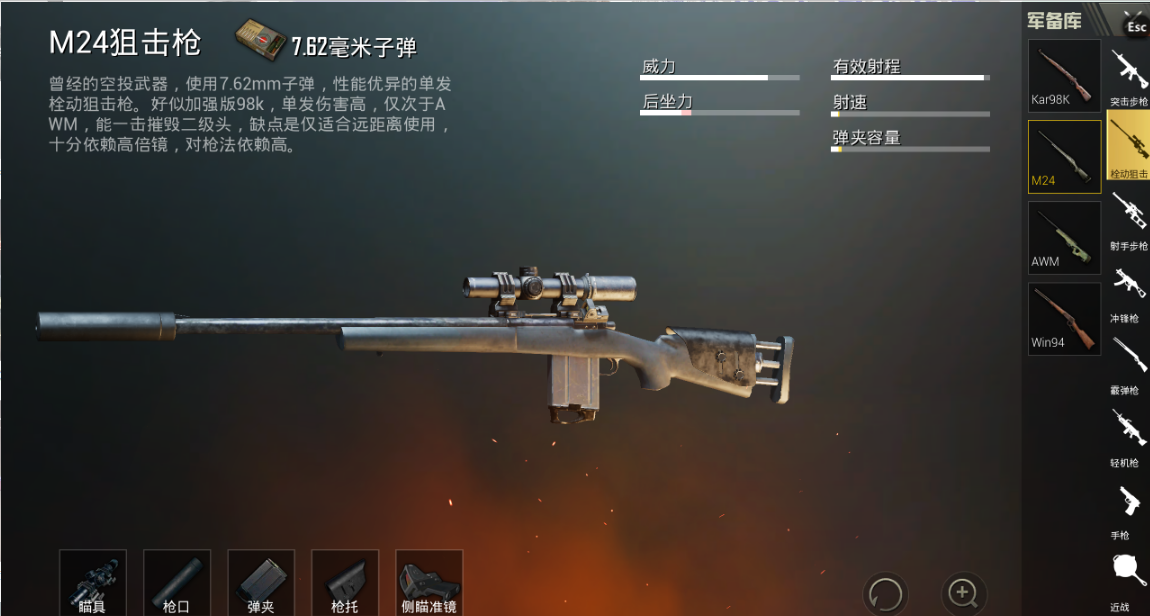The image size is (1150, 616).
Task: Open the 霰弹枪 shotgun category
Action: (1129, 363)
